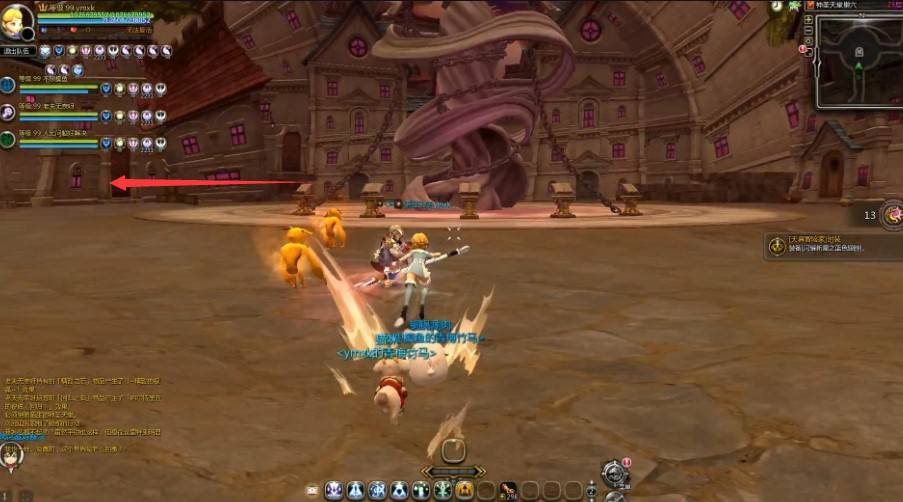
Task: Open the round gear menu with red badge
Action: tap(614, 472)
